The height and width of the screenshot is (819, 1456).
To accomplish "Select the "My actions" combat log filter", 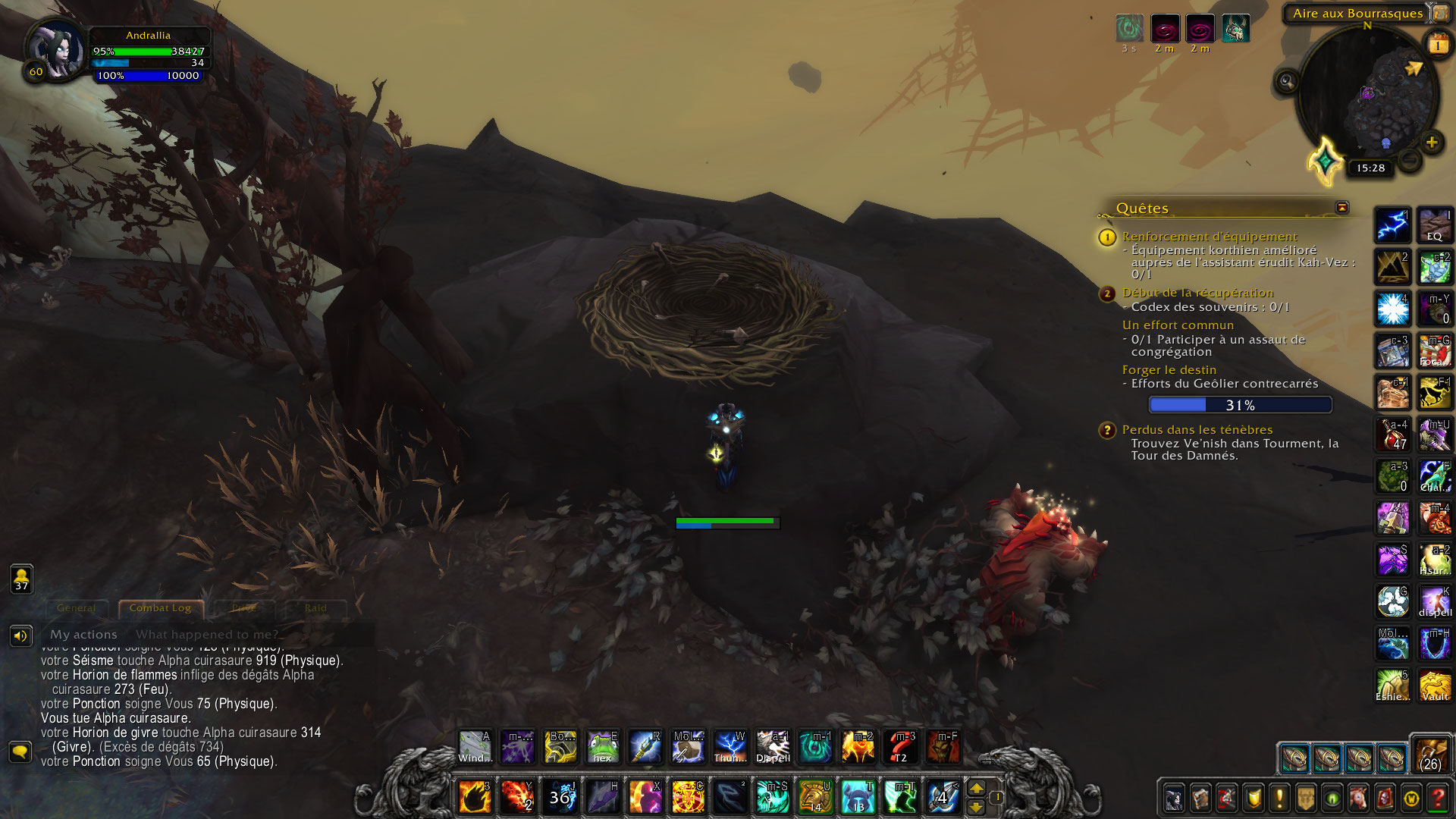I will click(x=83, y=635).
